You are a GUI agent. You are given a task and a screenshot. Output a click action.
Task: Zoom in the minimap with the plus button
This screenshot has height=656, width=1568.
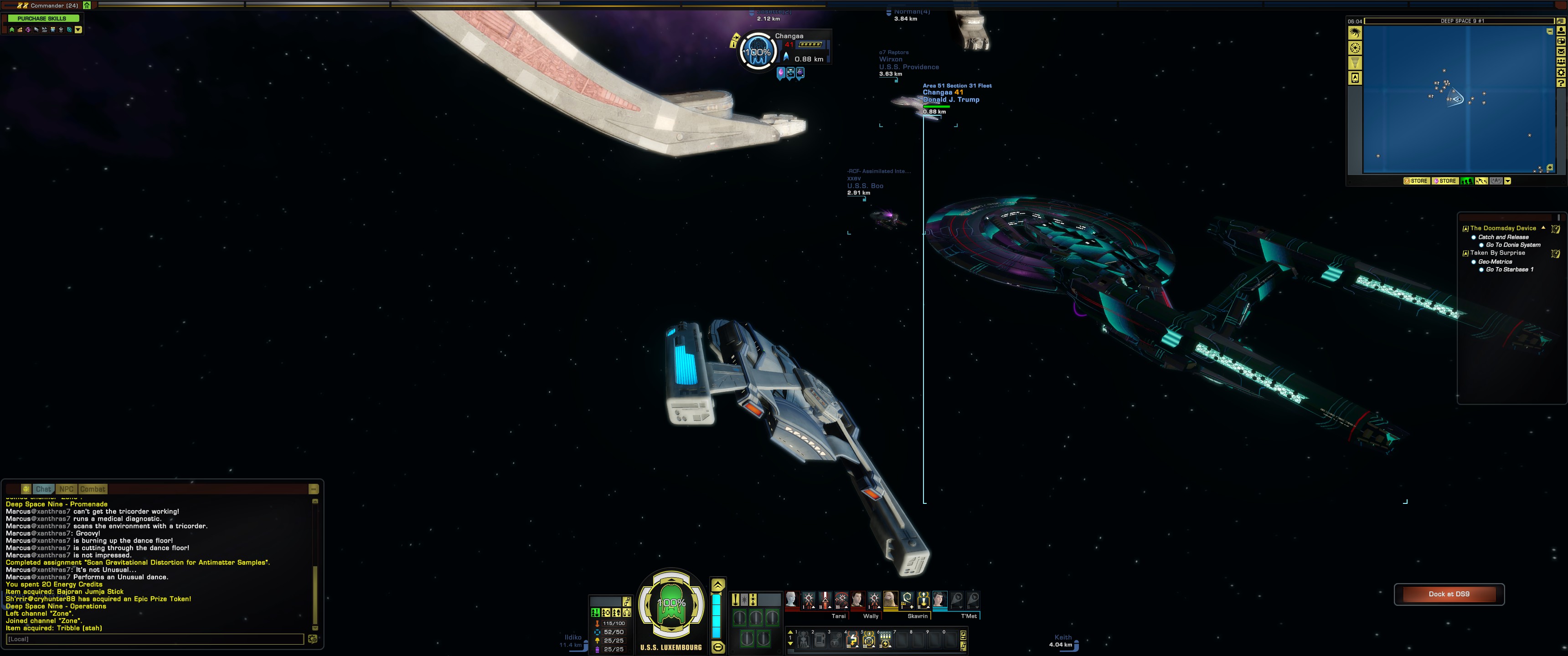(1549, 167)
